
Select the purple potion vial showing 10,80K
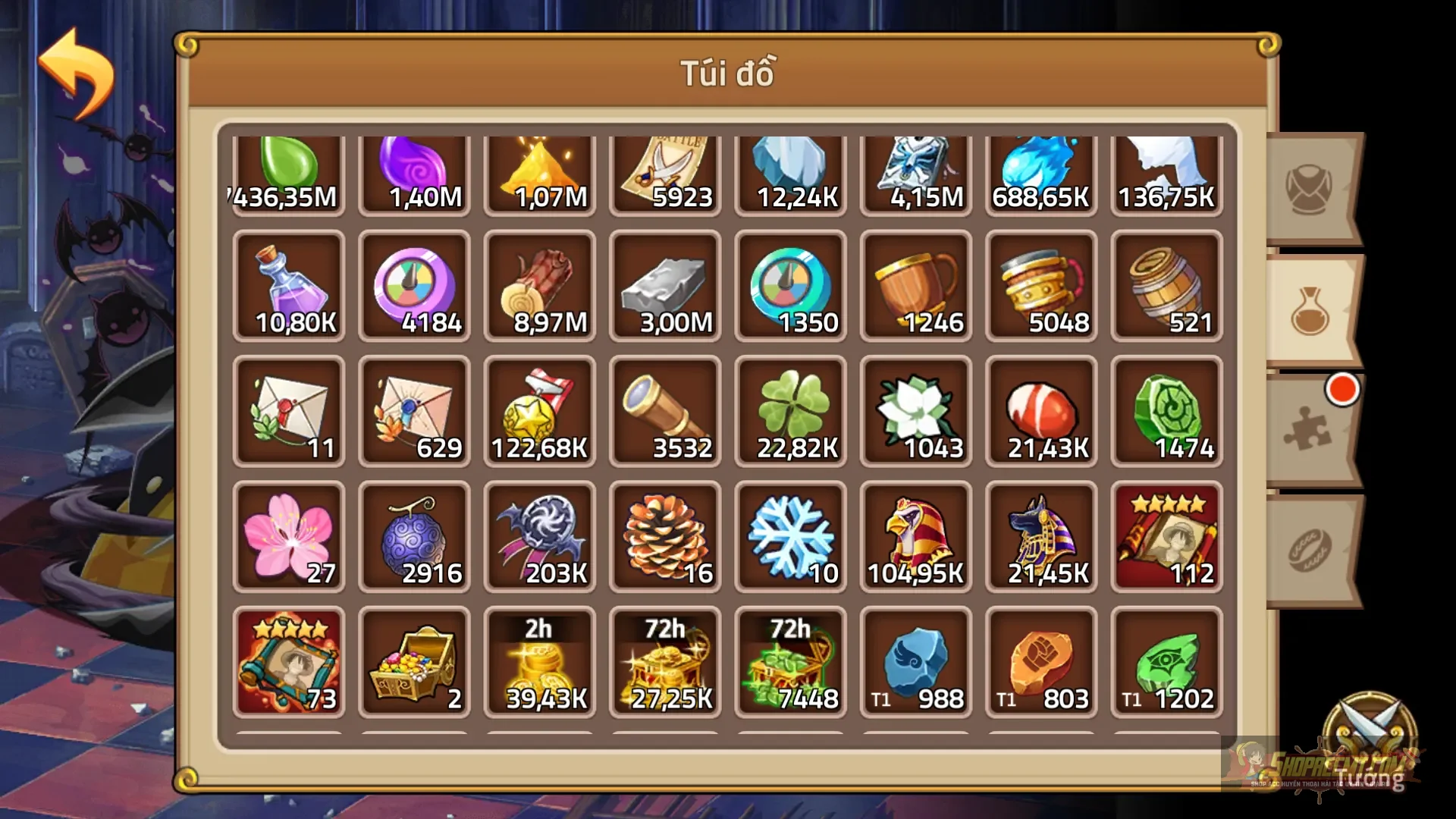click(x=288, y=287)
